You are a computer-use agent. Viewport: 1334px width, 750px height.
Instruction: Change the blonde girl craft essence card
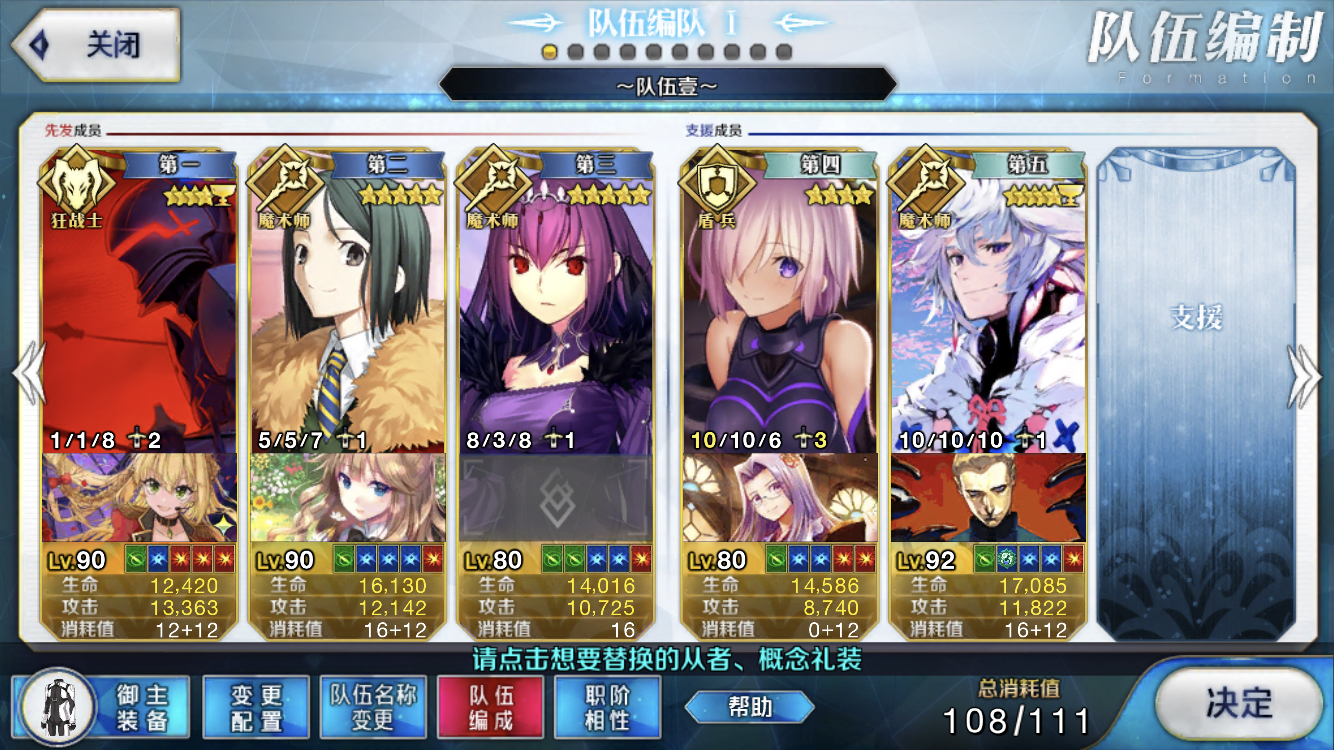tap(140, 499)
